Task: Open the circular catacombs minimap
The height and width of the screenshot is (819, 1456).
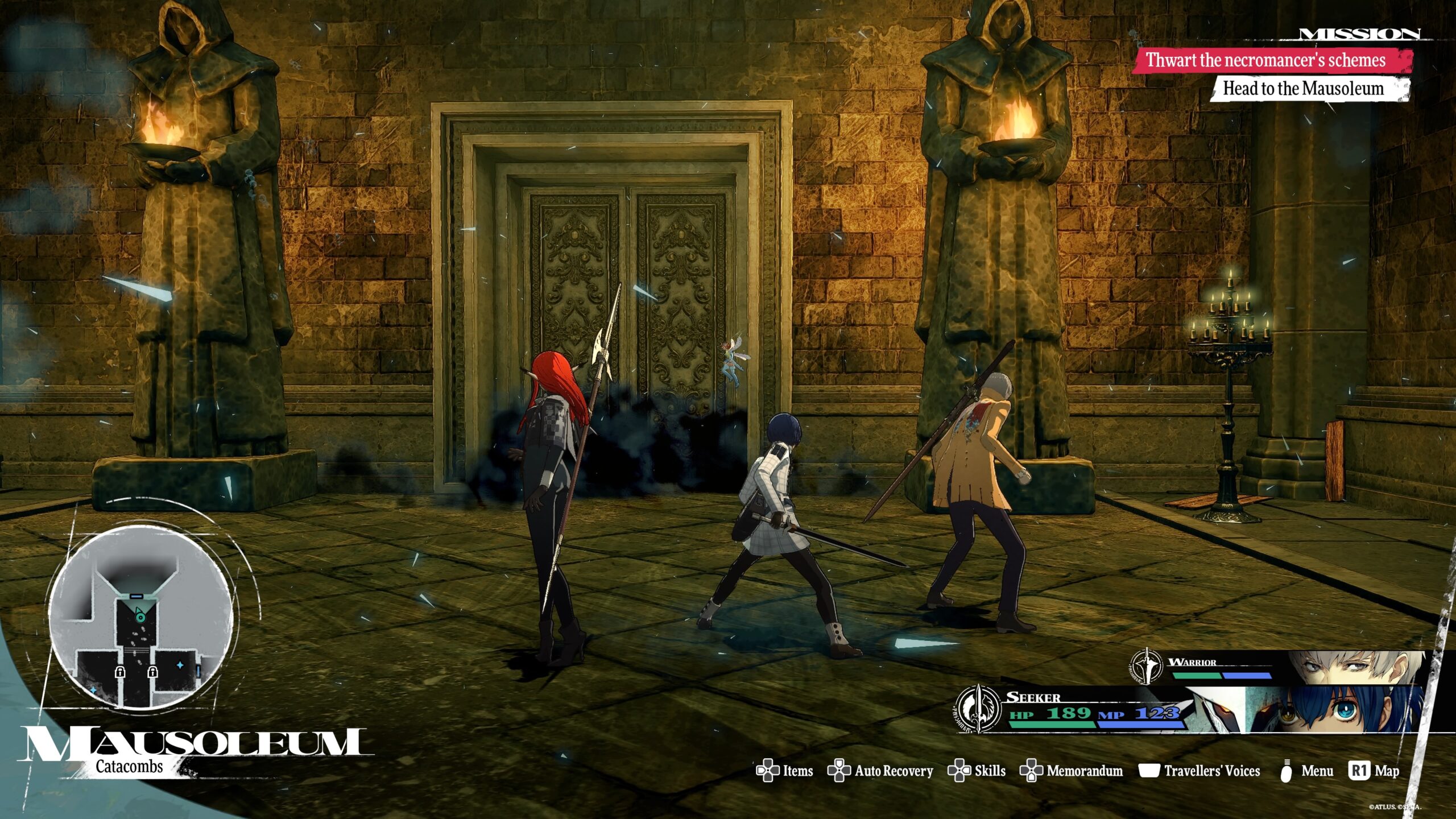Action: 140,617
